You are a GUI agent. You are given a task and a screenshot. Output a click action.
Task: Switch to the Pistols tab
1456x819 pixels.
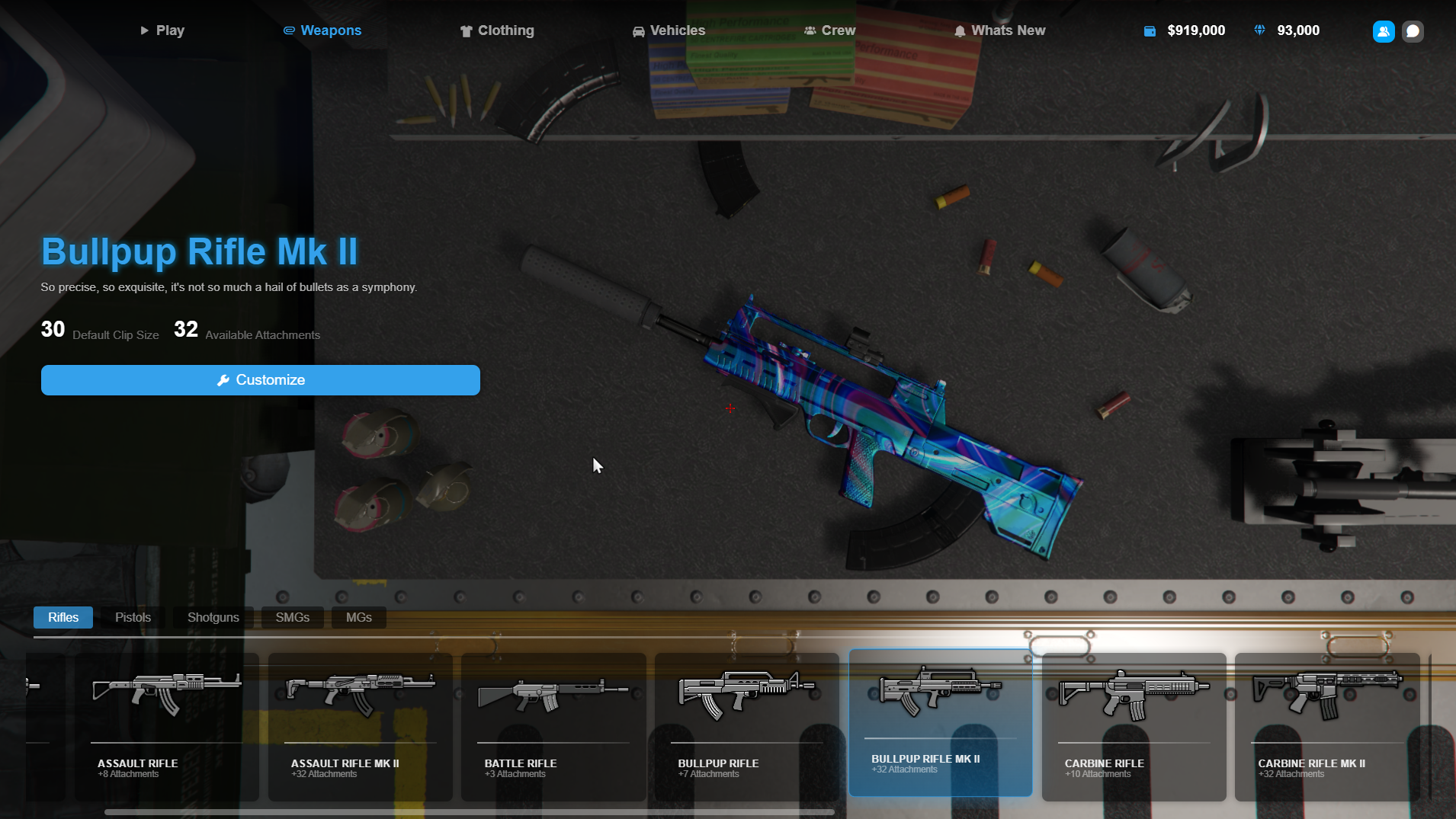133,617
